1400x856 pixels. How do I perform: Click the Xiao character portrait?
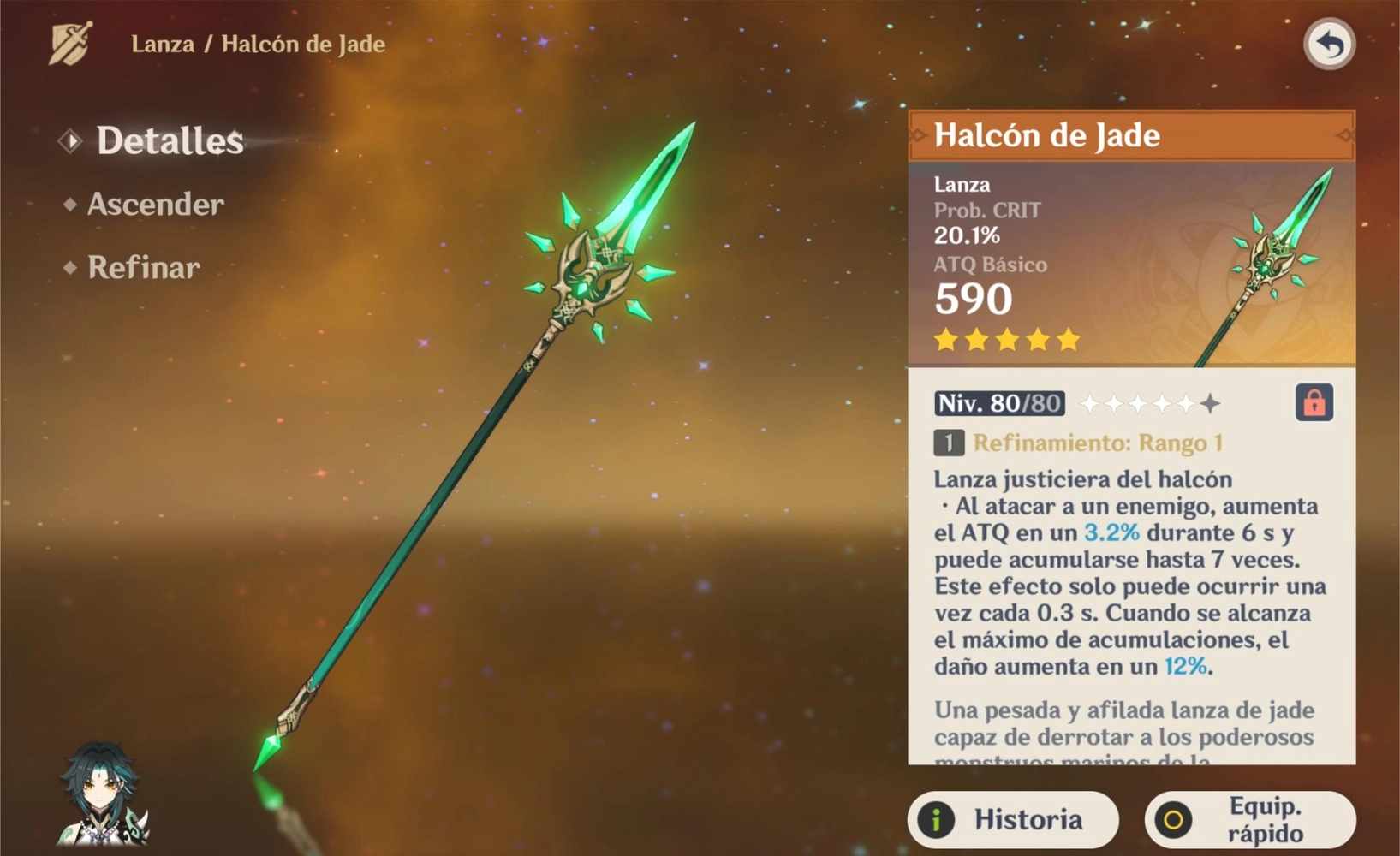tap(102, 796)
